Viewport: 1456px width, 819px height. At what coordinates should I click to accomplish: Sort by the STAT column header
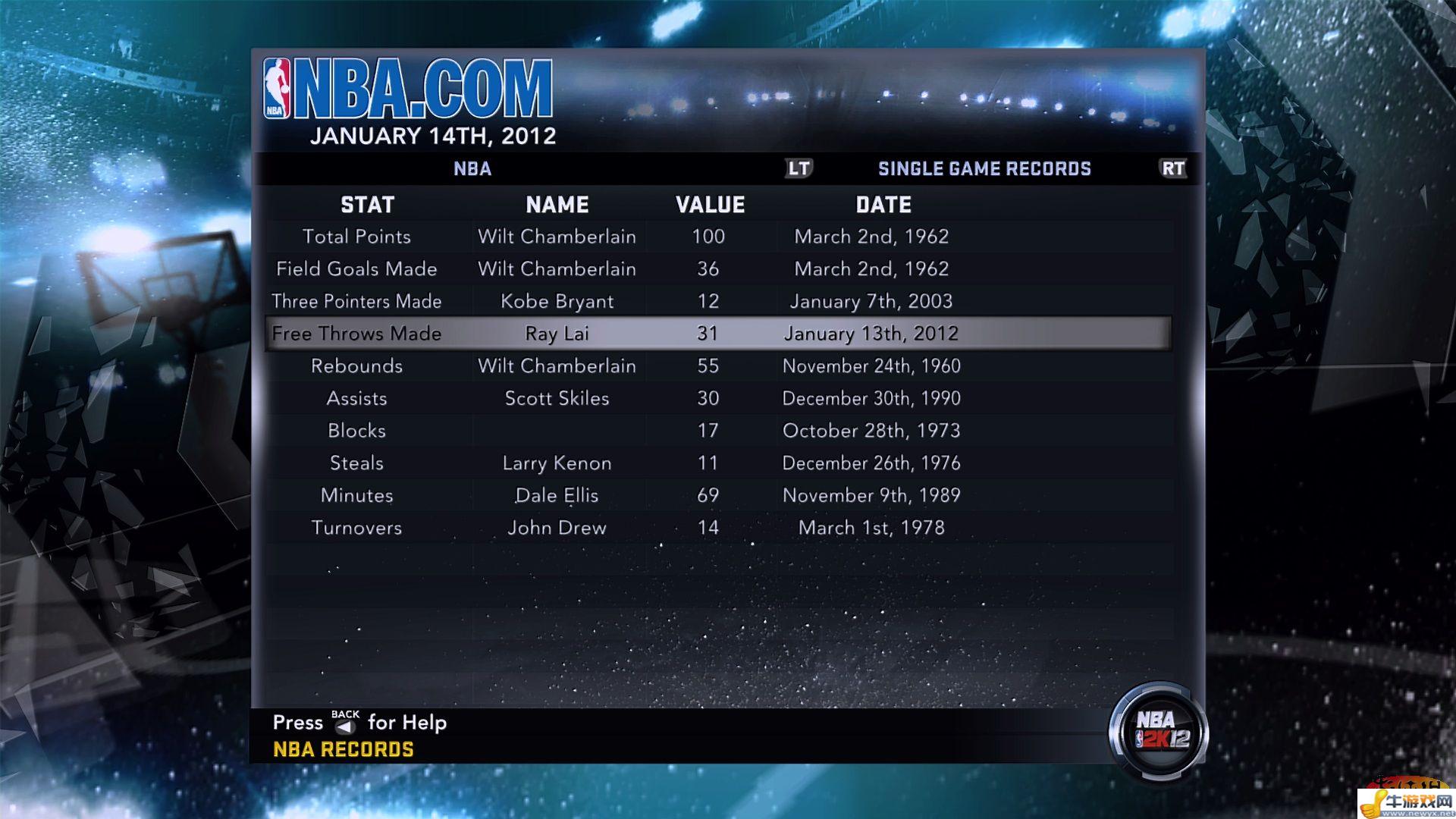pyautogui.click(x=367, y=204)
